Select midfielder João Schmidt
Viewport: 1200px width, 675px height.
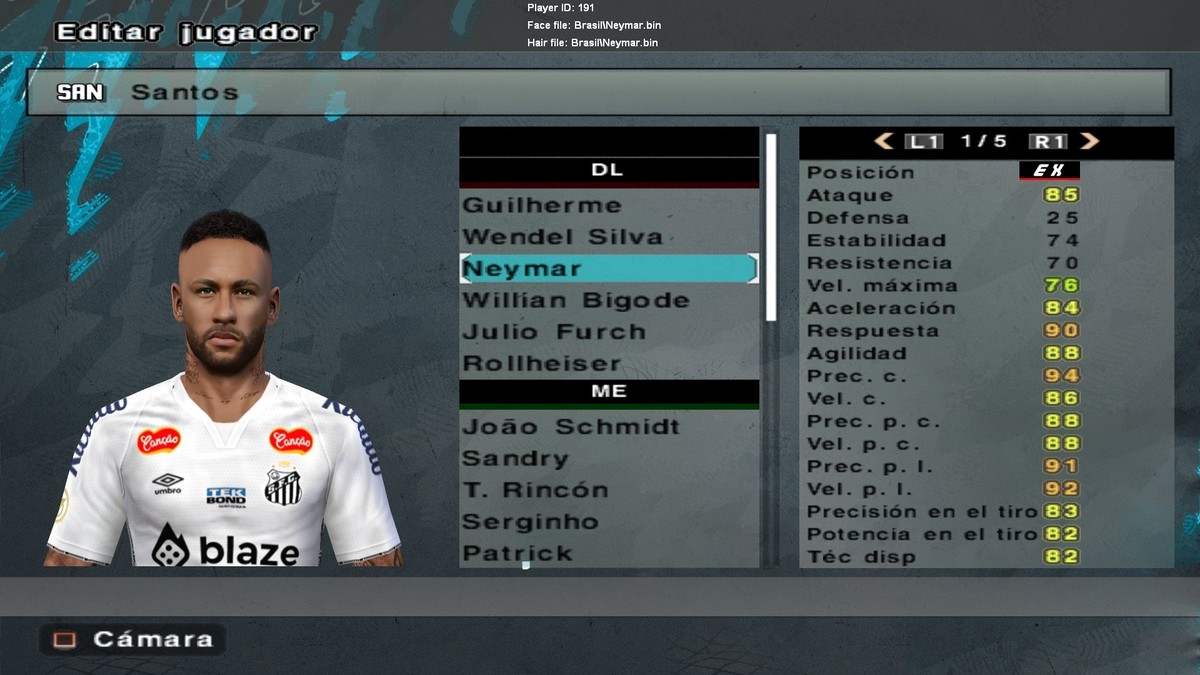(x=570, y=427)
